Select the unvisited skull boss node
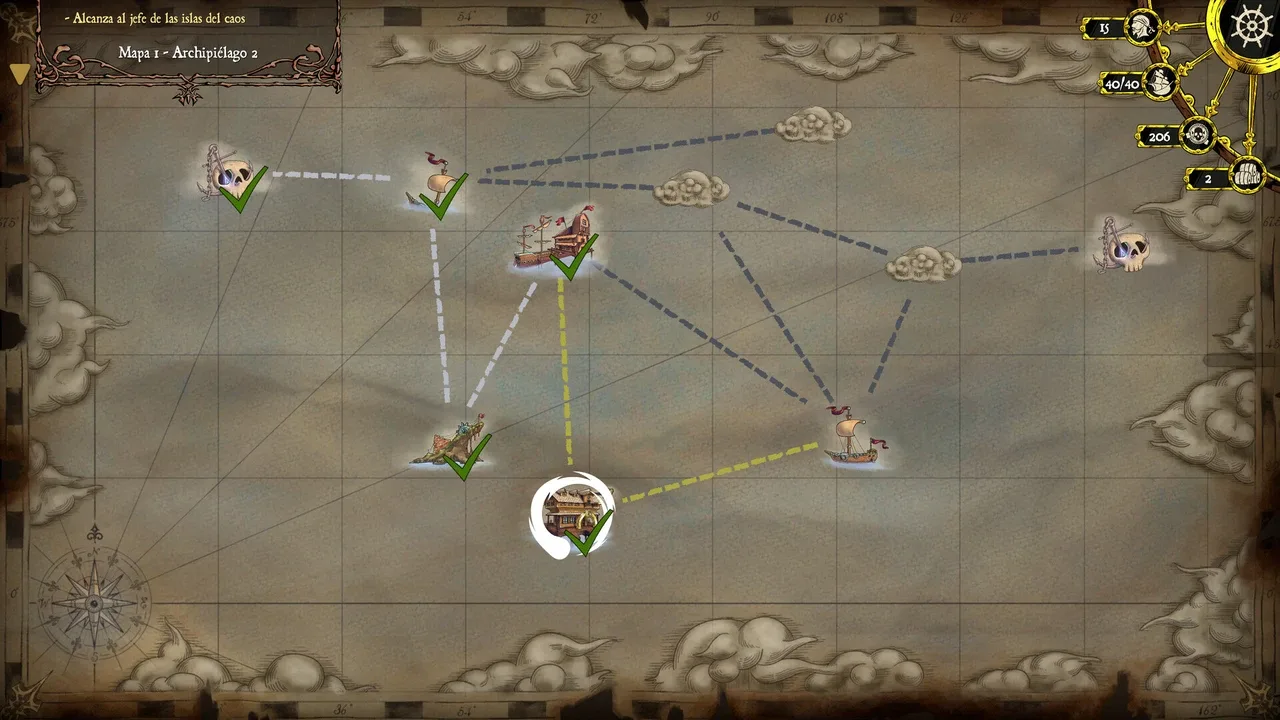The image size is (1280, 720). pyautogui.click(x=1126, y=246)
